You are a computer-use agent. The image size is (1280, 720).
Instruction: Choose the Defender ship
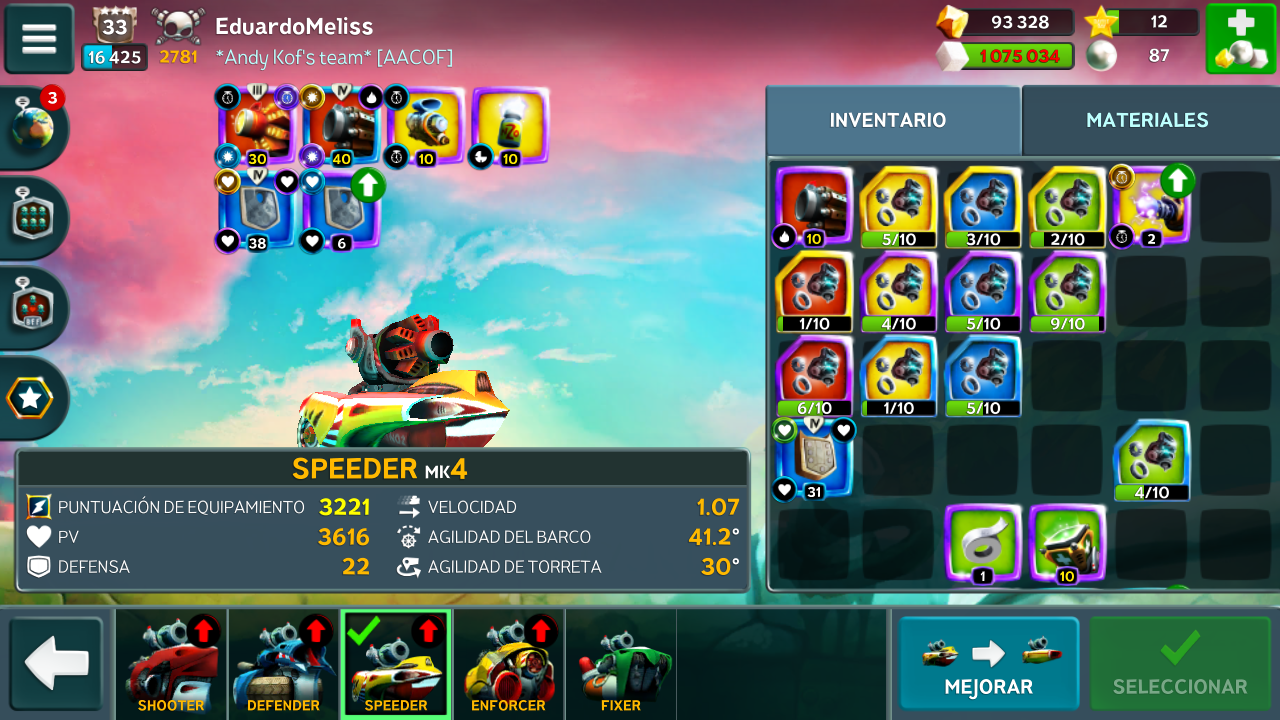(284, 664)
